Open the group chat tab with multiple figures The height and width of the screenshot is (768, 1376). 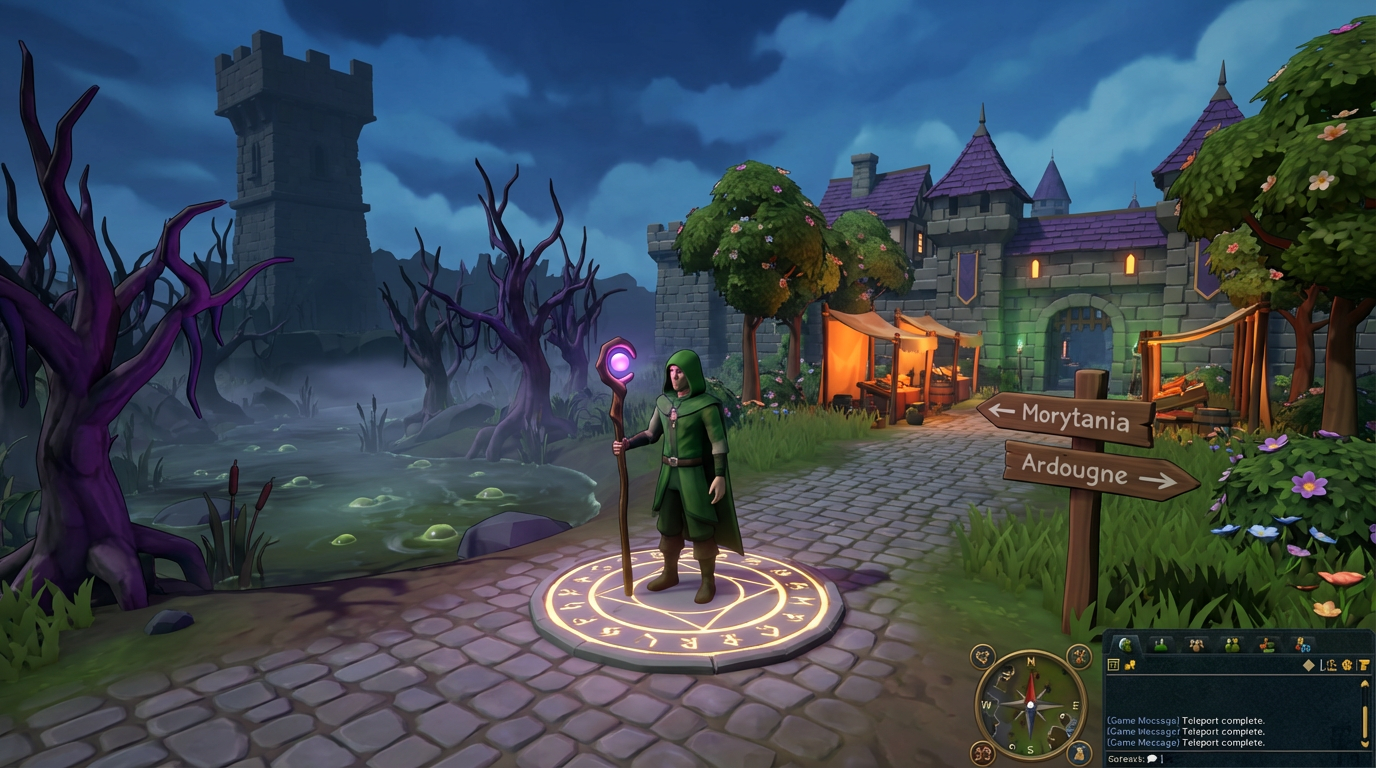click(x=1232, y=644)
